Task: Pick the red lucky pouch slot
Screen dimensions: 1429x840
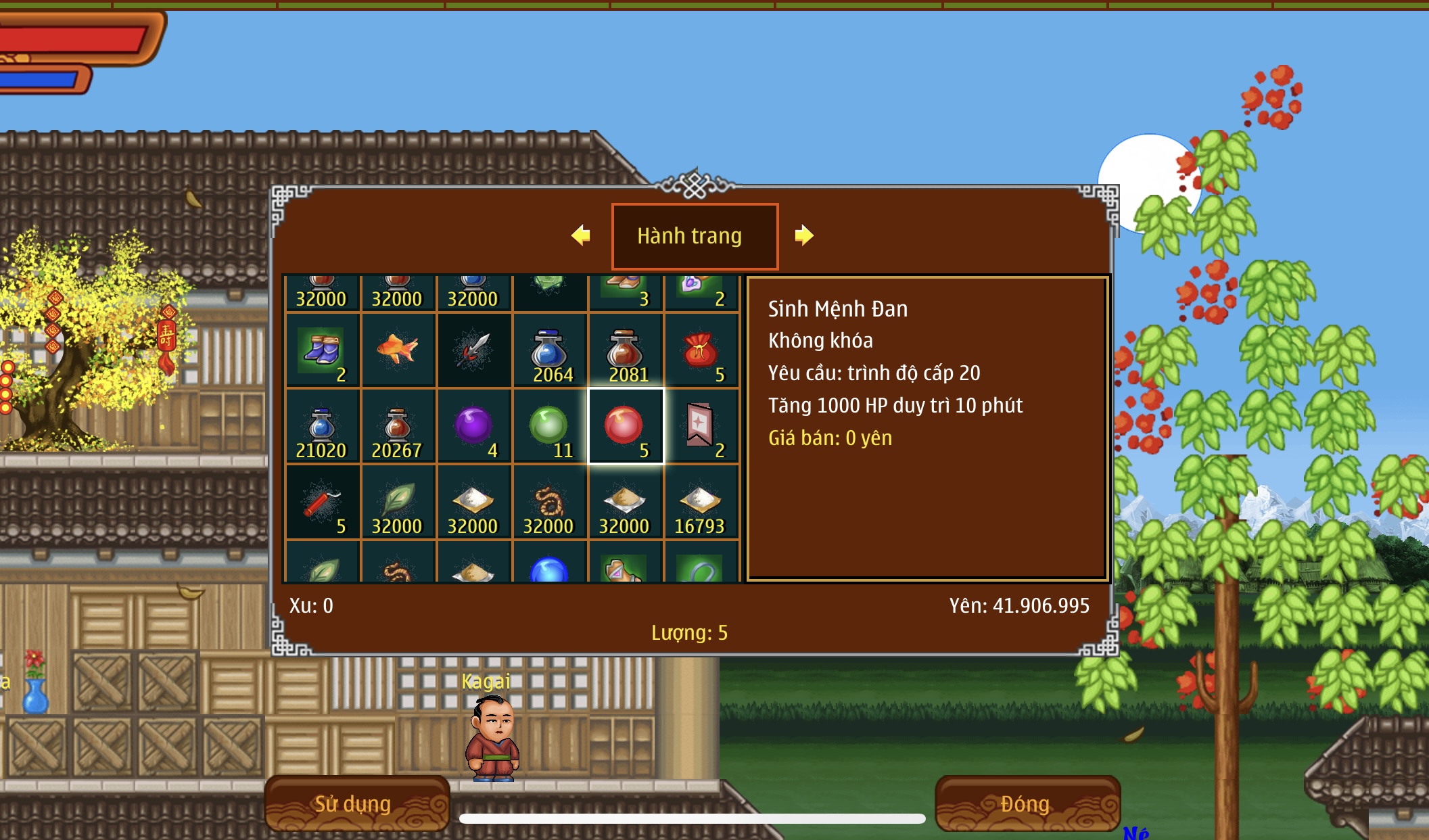Action: [x=701, y=351]
